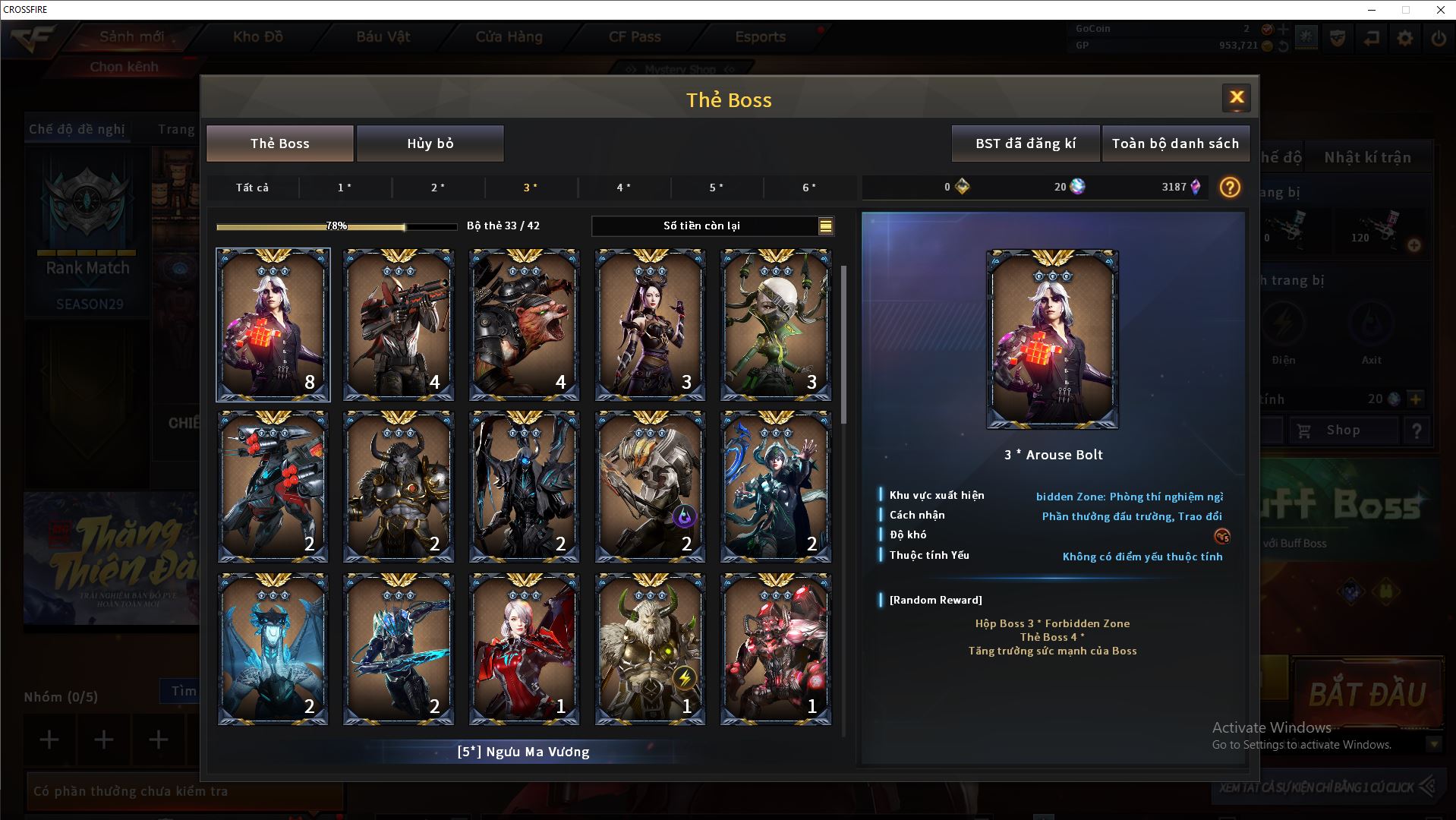
Task: Close the Thẻ Boss window
Action: [1236, 97]
